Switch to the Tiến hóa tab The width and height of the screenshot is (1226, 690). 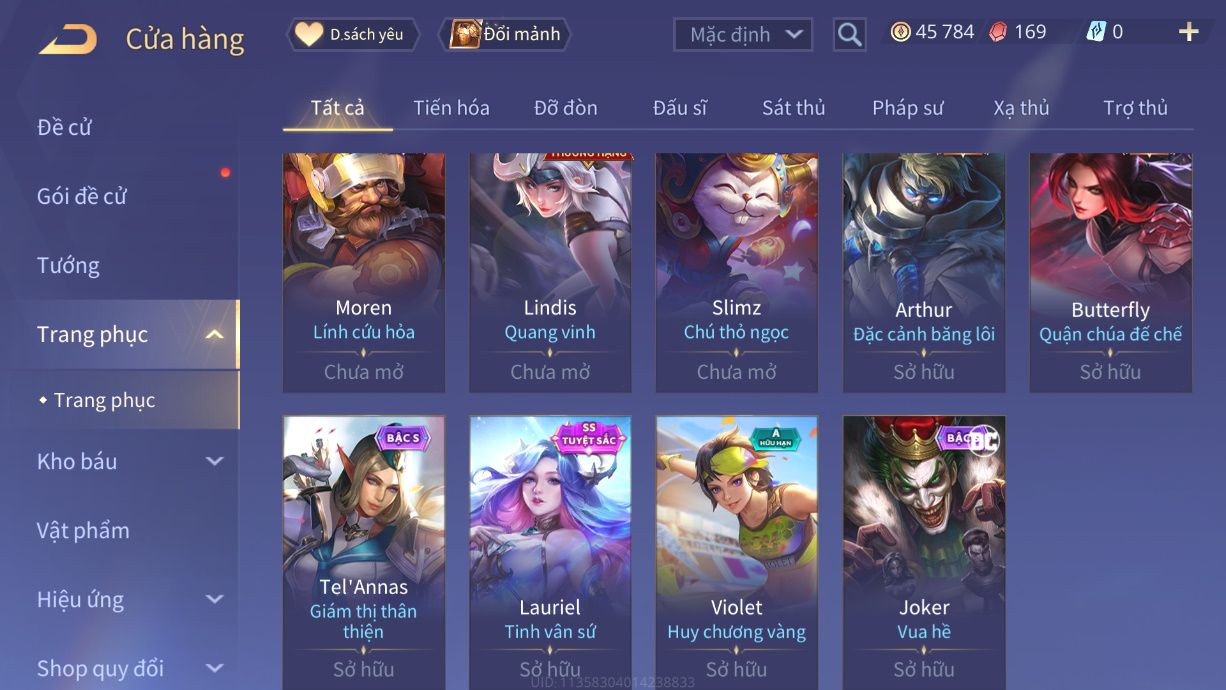(x=451, y=108)
